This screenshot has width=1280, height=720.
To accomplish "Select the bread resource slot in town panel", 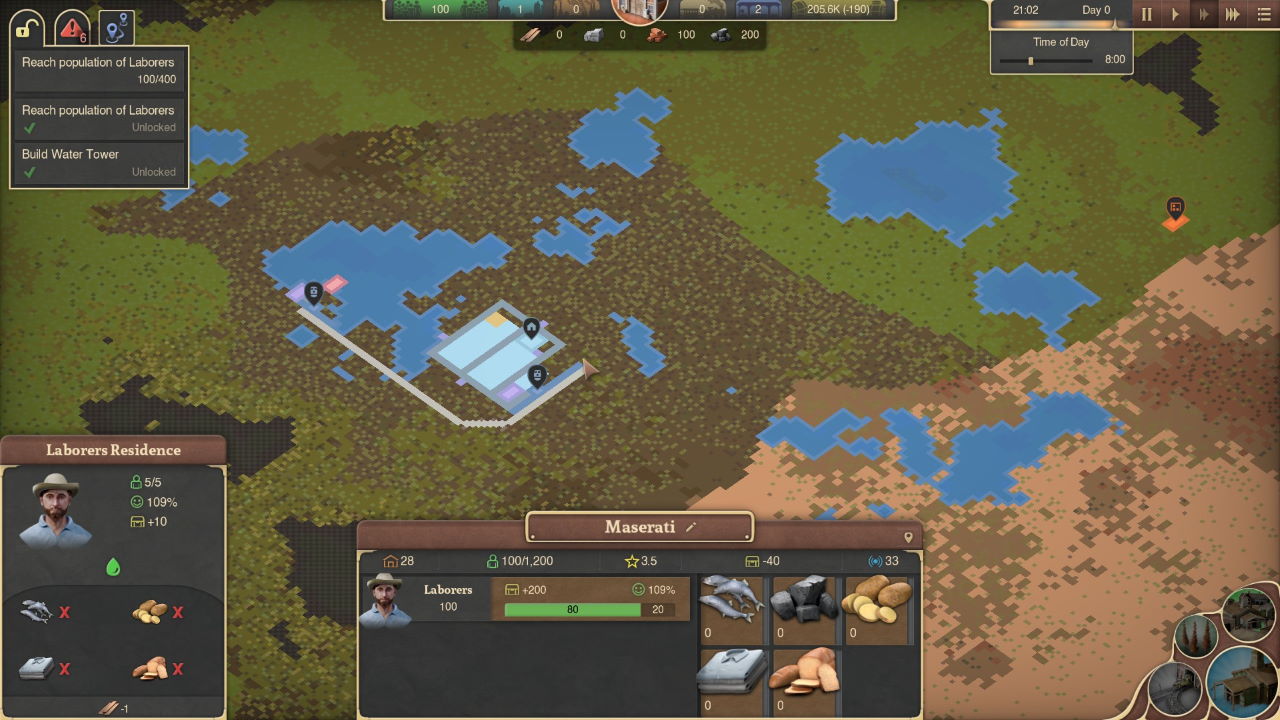I will coord(804,681).
